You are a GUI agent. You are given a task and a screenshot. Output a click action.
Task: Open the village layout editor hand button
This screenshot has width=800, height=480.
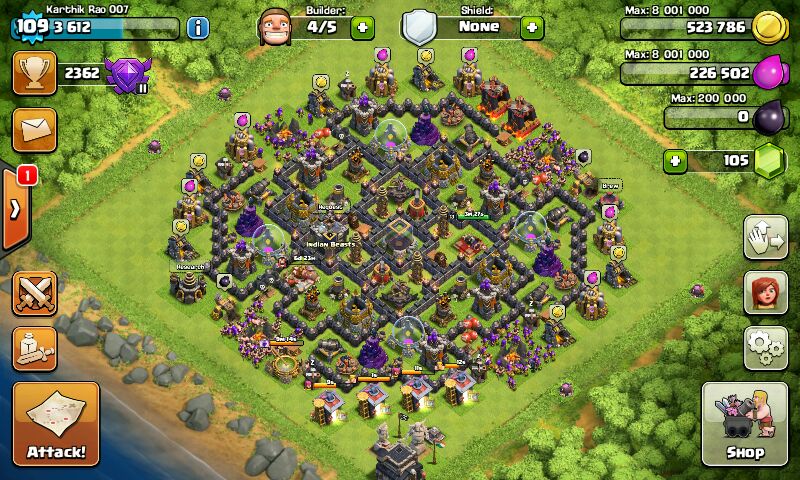point(765,236)
